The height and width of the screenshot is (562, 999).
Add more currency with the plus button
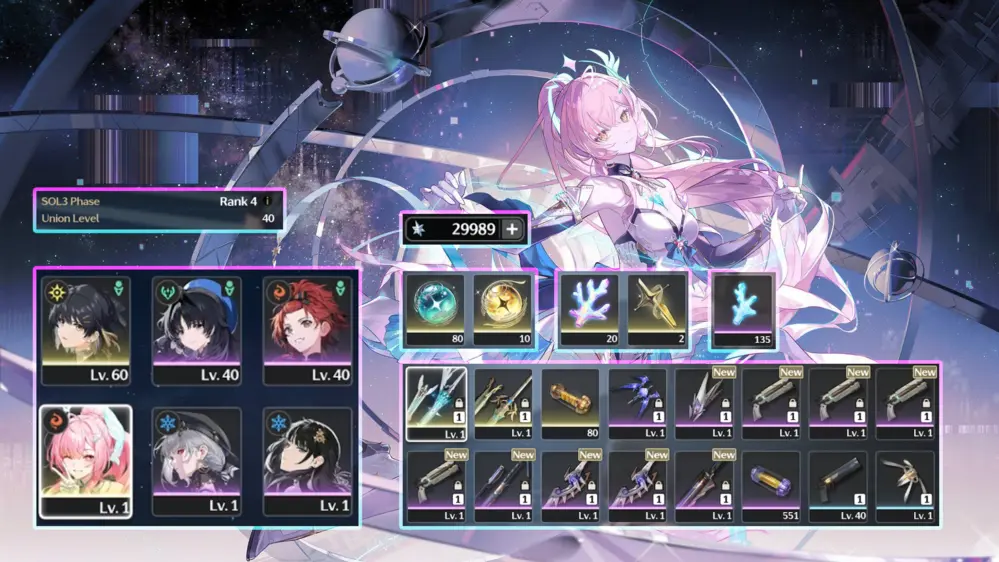512,229
